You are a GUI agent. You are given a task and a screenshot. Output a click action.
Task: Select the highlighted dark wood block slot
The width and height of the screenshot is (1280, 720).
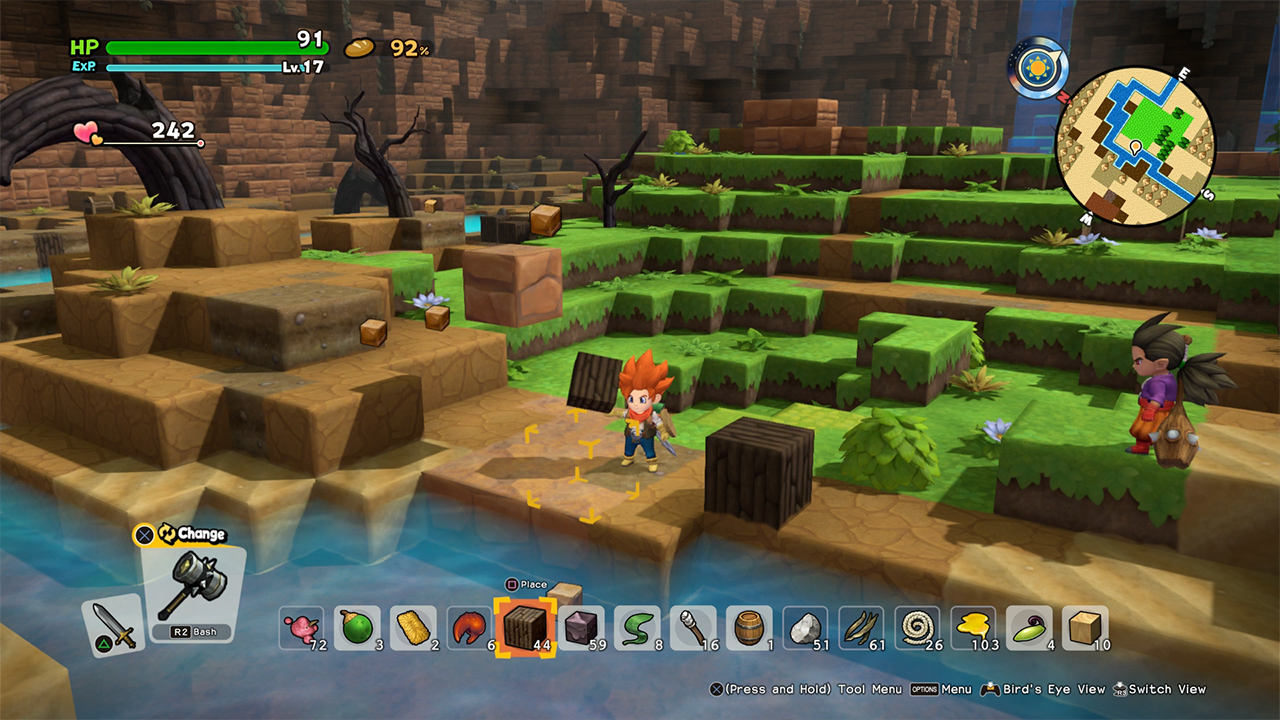coord(526,628)
